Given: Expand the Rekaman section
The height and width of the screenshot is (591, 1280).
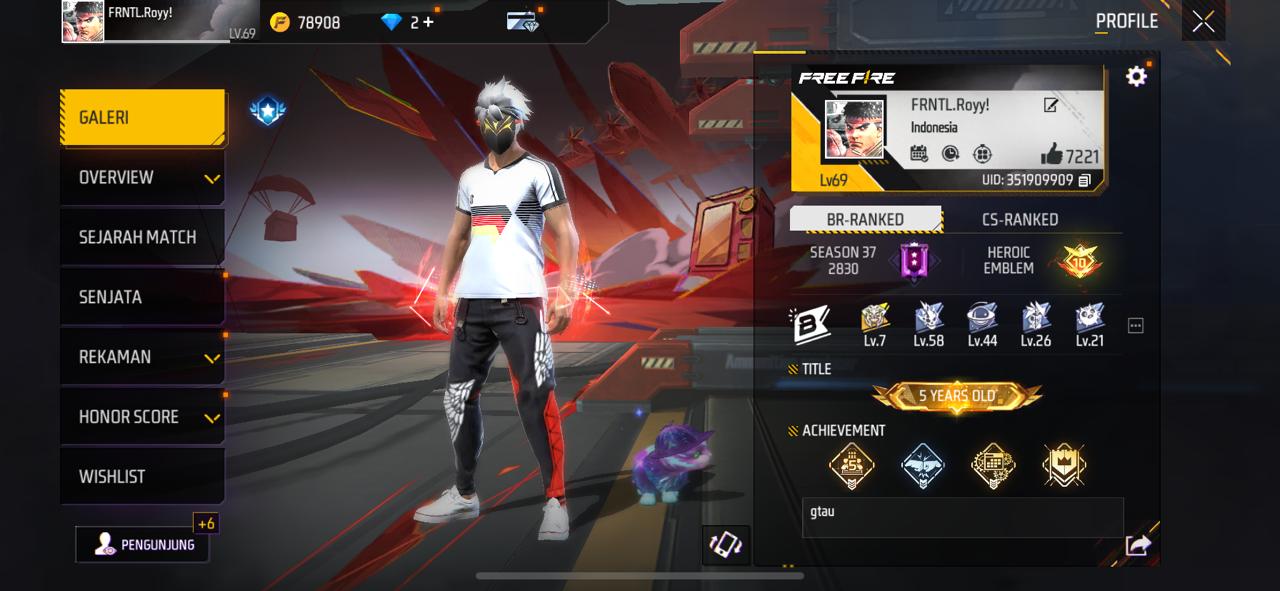Looking at the screenshot, I should tap(142, 358).
